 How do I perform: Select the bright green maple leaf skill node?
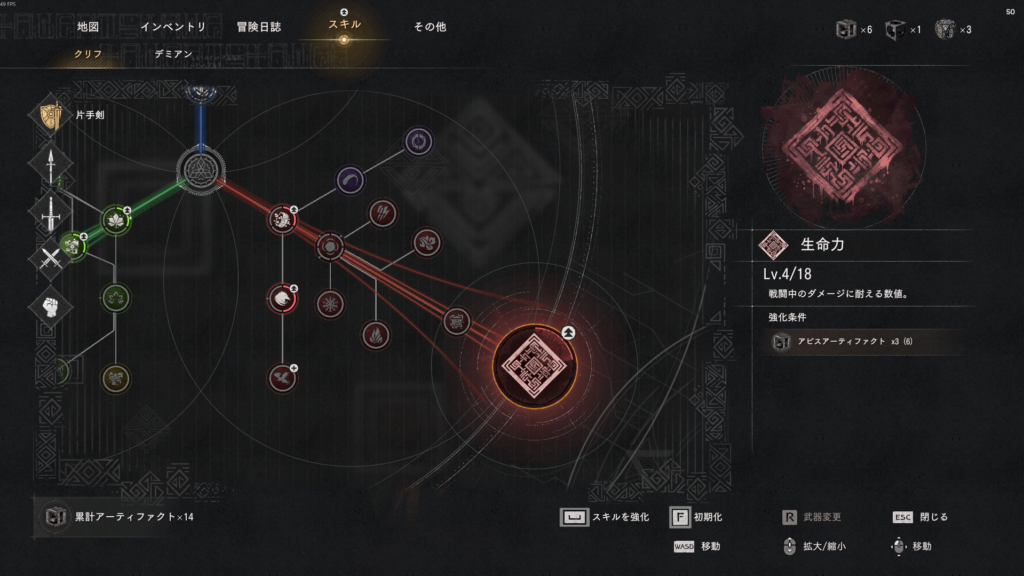pyautogui.click(x=117, y=222)
